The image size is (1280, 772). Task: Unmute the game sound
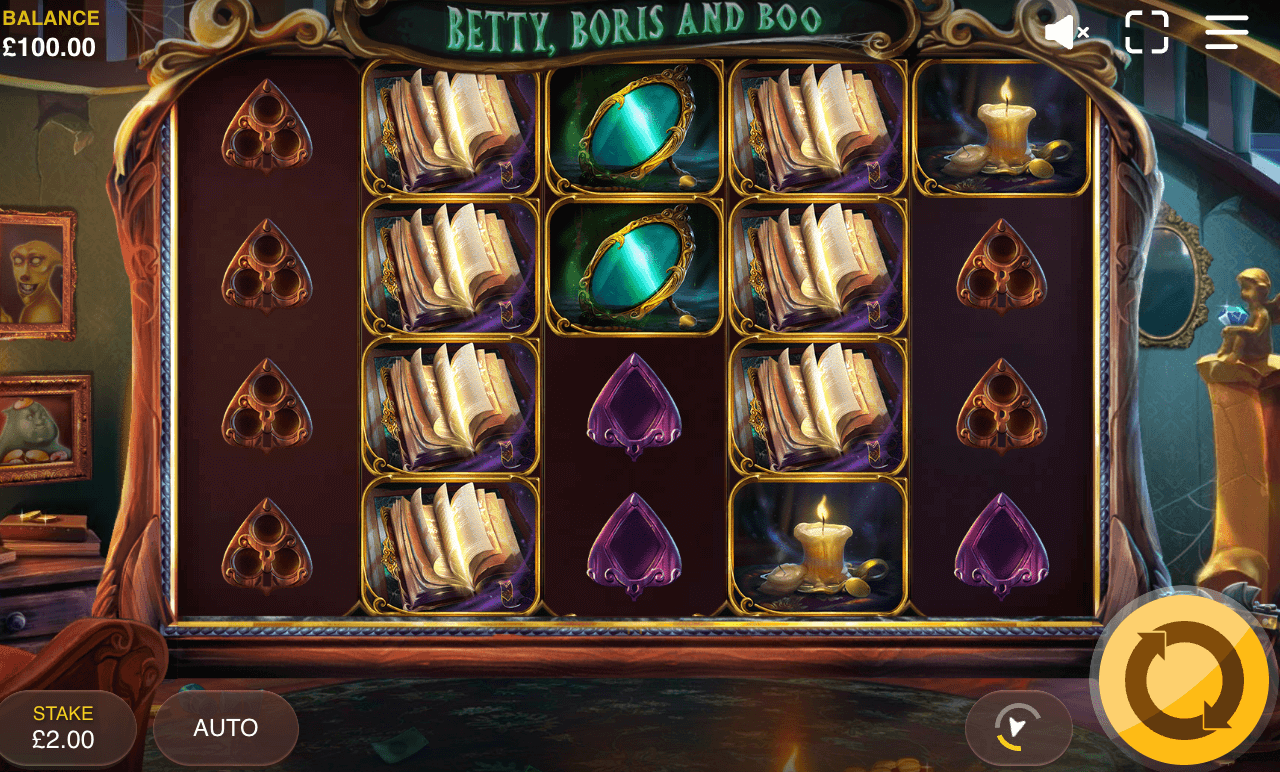(1066, 32)
